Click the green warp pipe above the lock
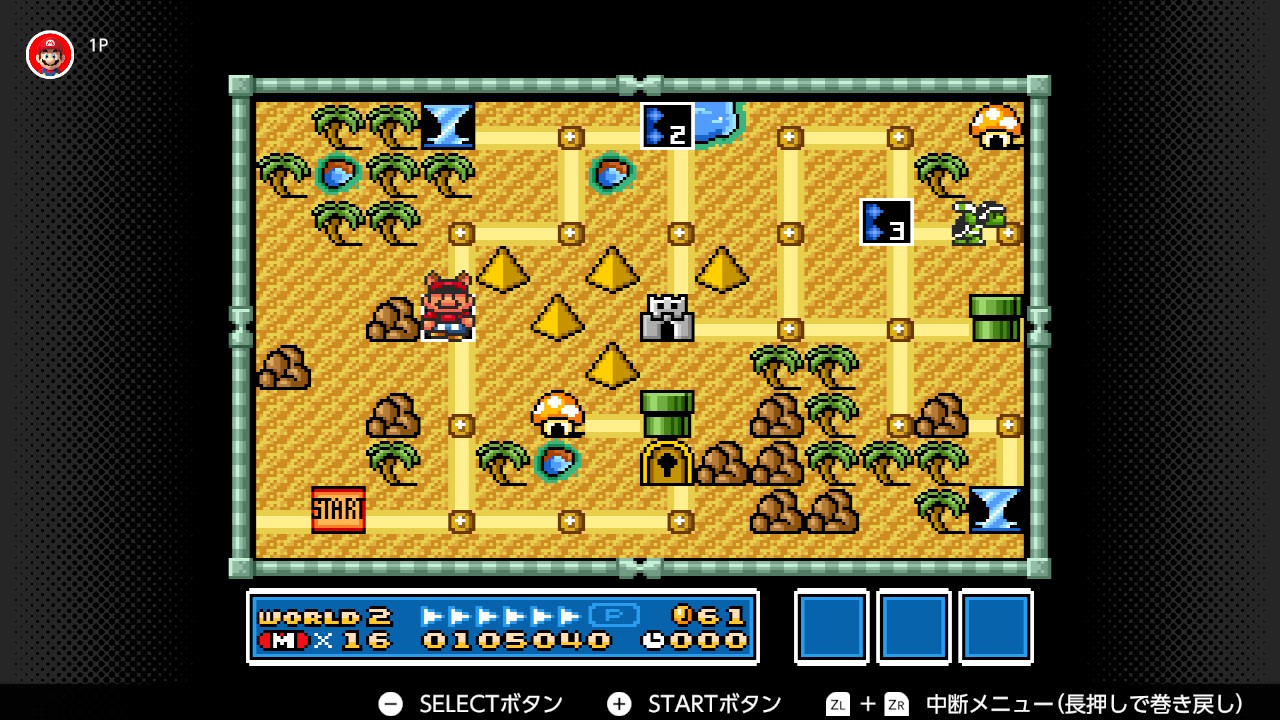The height and width of the screenshot is (720, 1280). click(665, 414)
